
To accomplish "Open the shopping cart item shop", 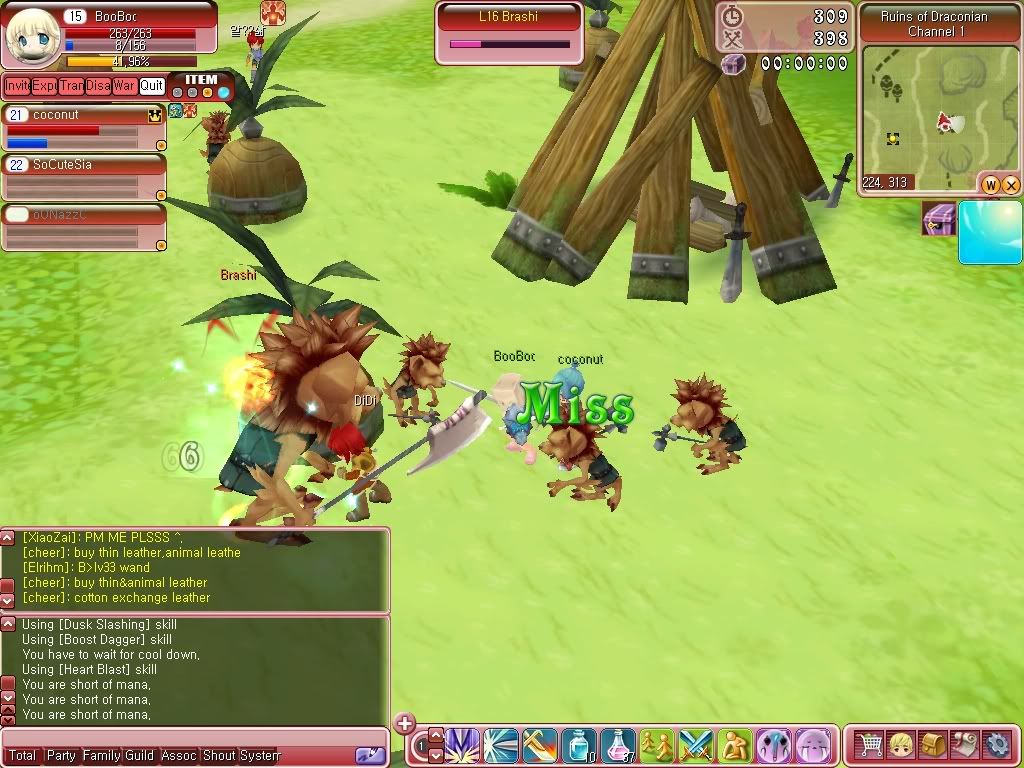I will (x=871, y=745).
